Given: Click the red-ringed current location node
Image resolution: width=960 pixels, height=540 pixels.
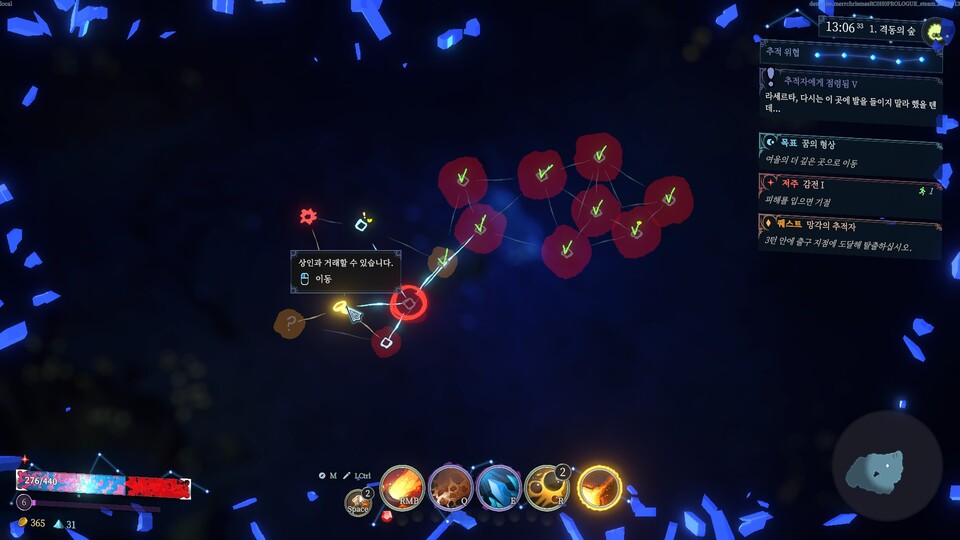Looking at the screenshot, I should (x=408, y=303).
